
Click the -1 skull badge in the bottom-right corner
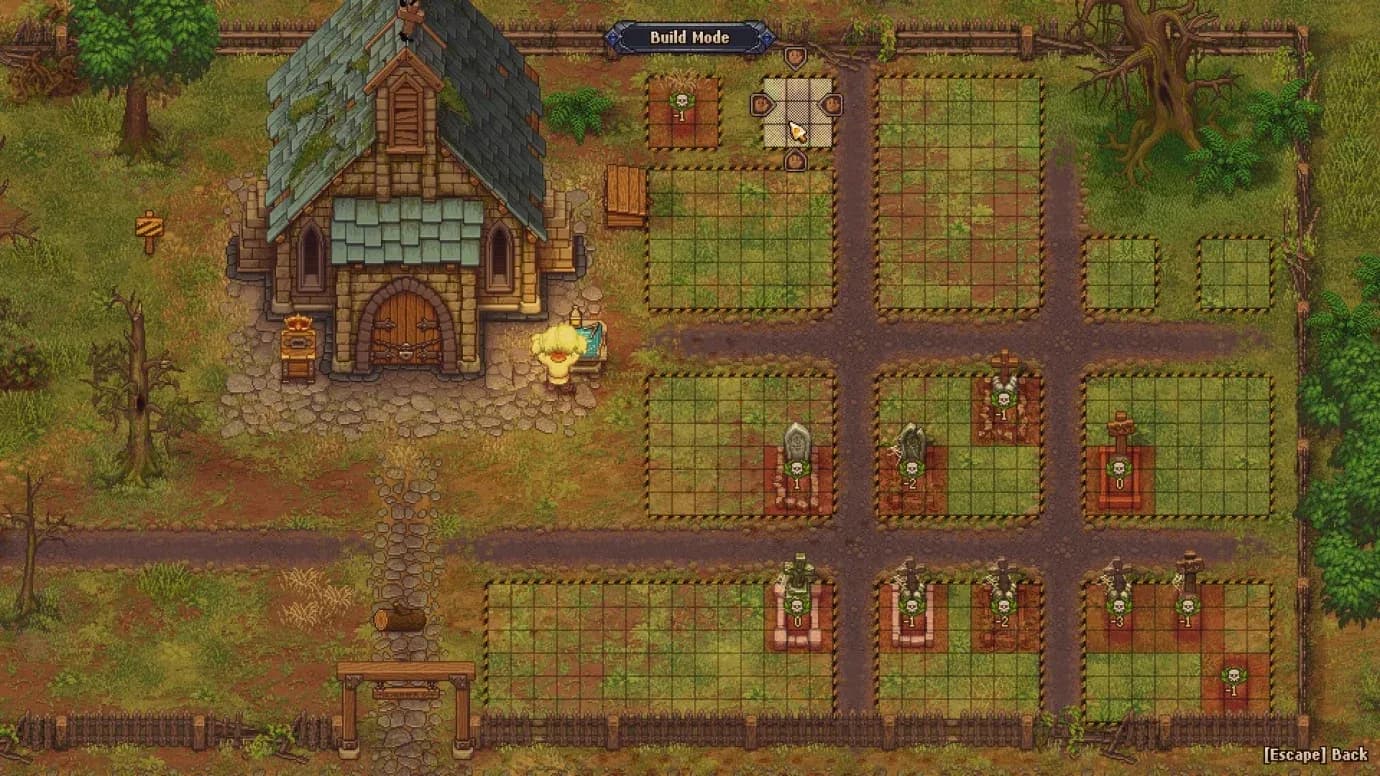click(1233, 674)
